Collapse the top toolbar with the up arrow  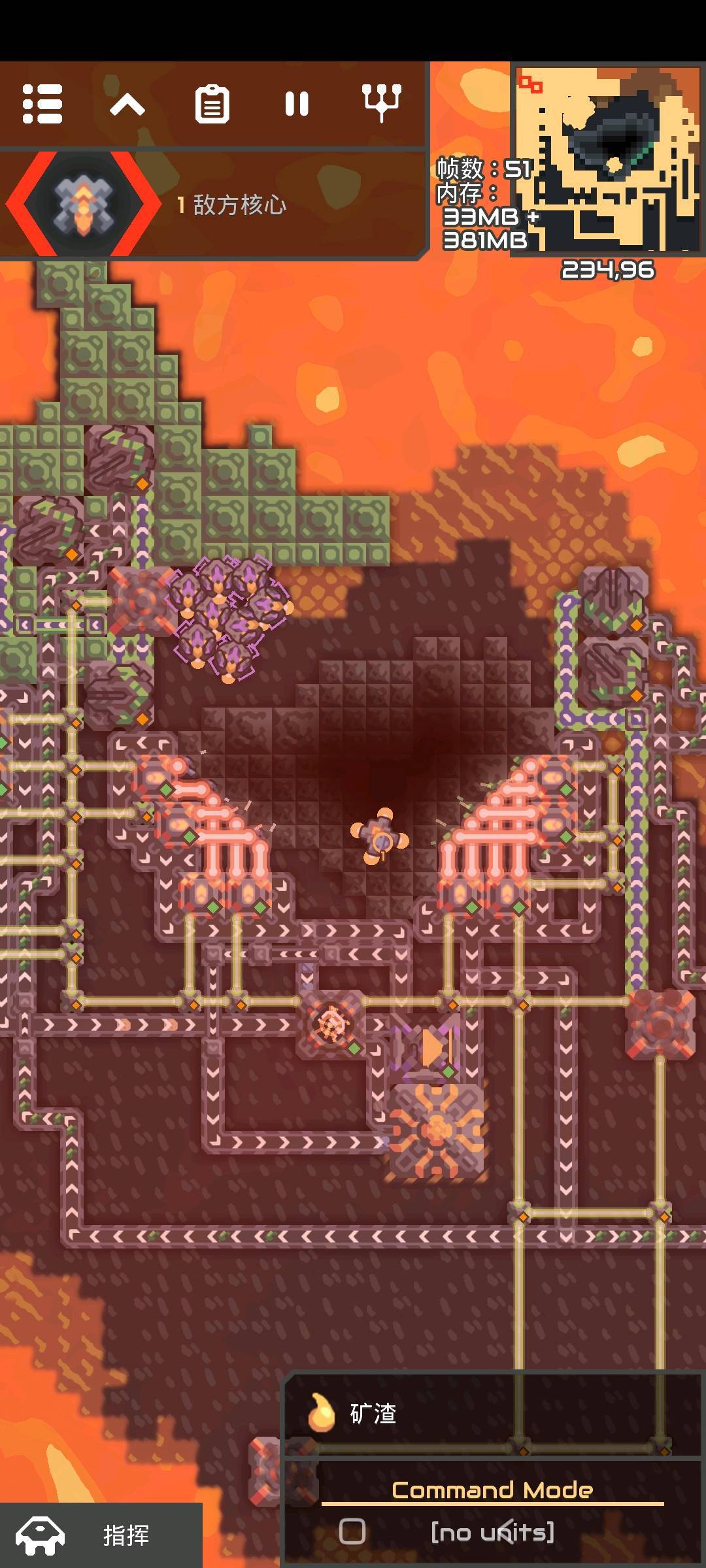[127, 104]
